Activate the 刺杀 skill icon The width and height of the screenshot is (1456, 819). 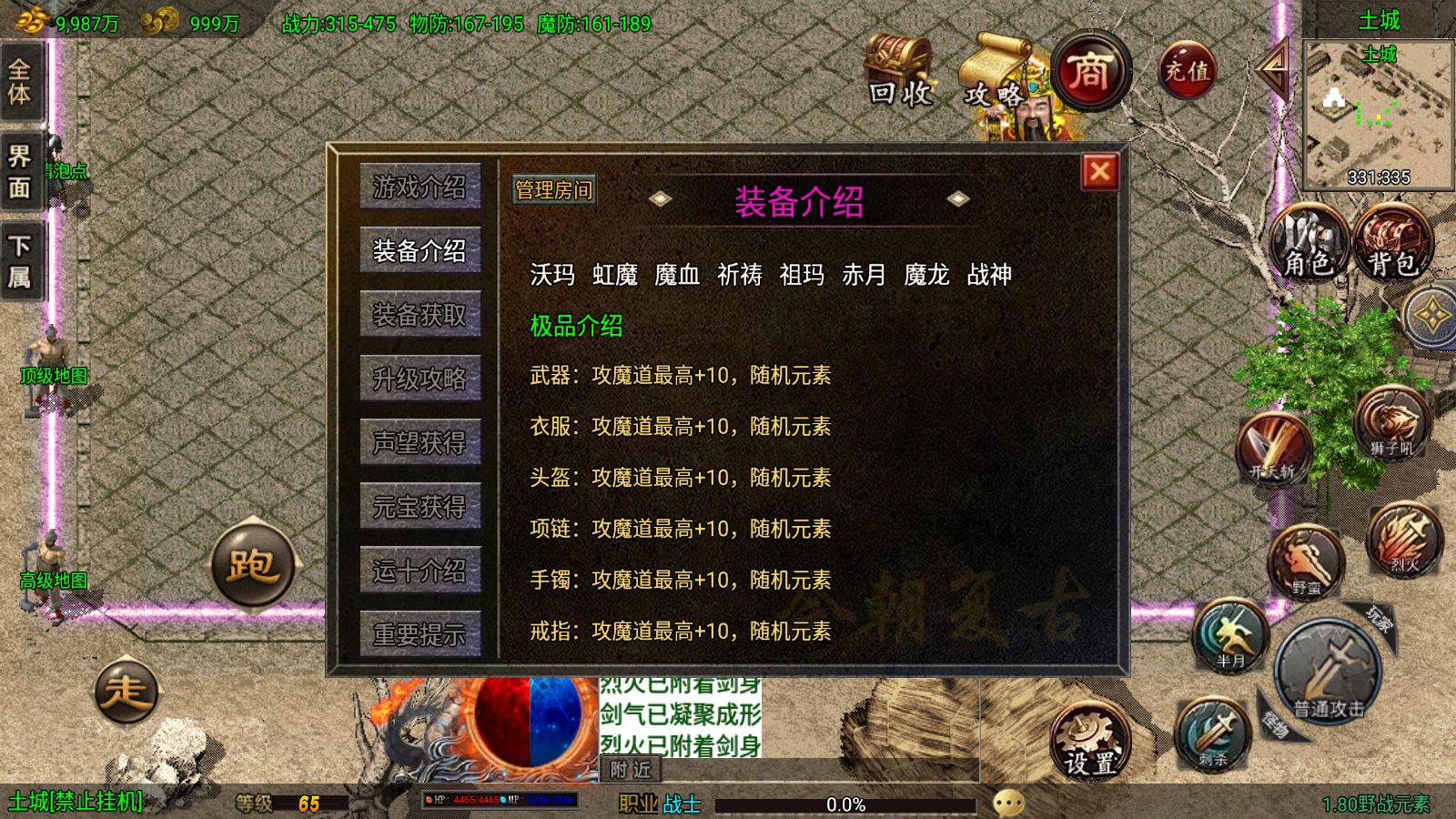click(1211, 733)
